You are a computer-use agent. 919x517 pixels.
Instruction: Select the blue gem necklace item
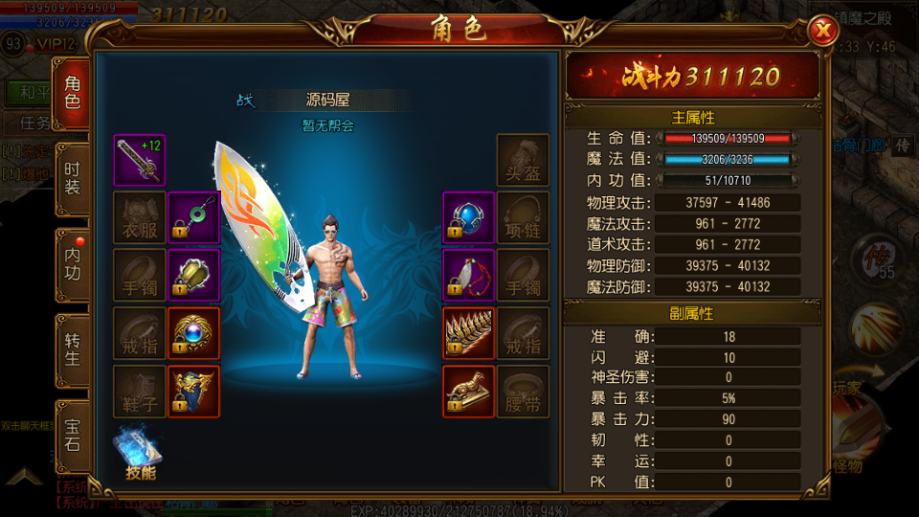tap(468, 218)
